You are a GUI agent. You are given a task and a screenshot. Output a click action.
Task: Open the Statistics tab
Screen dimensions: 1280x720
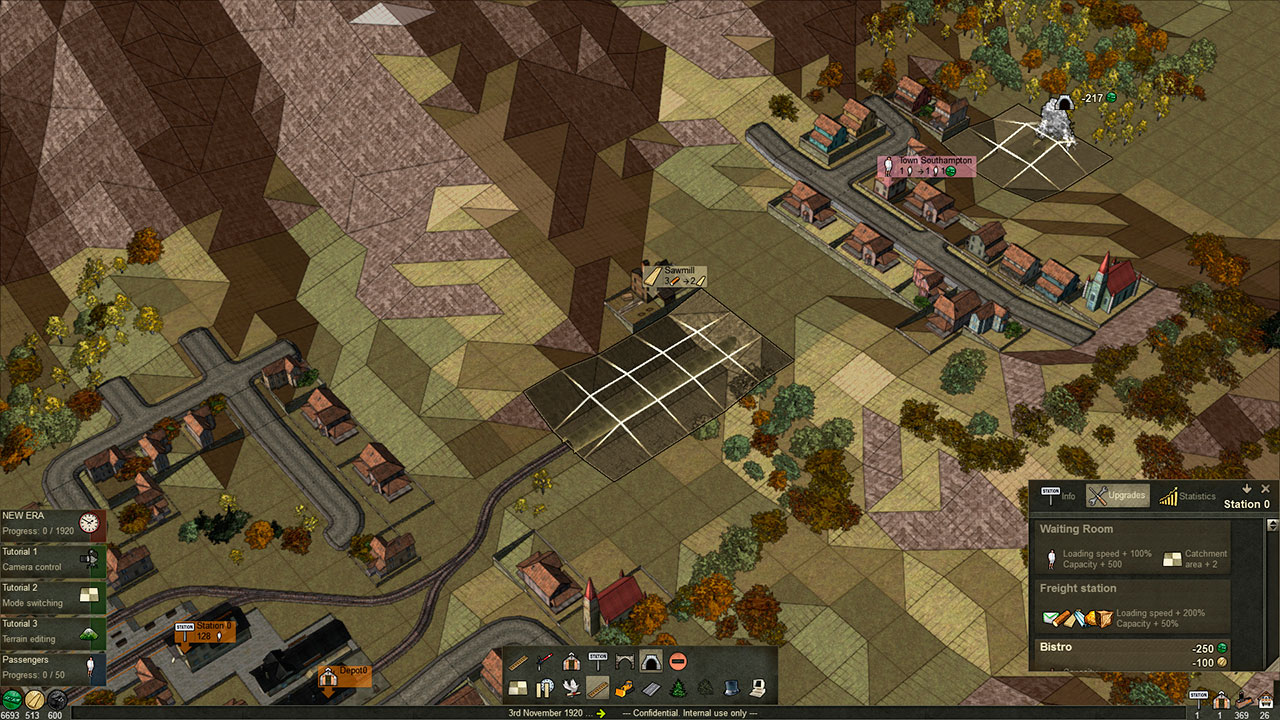coord(1187,496)
